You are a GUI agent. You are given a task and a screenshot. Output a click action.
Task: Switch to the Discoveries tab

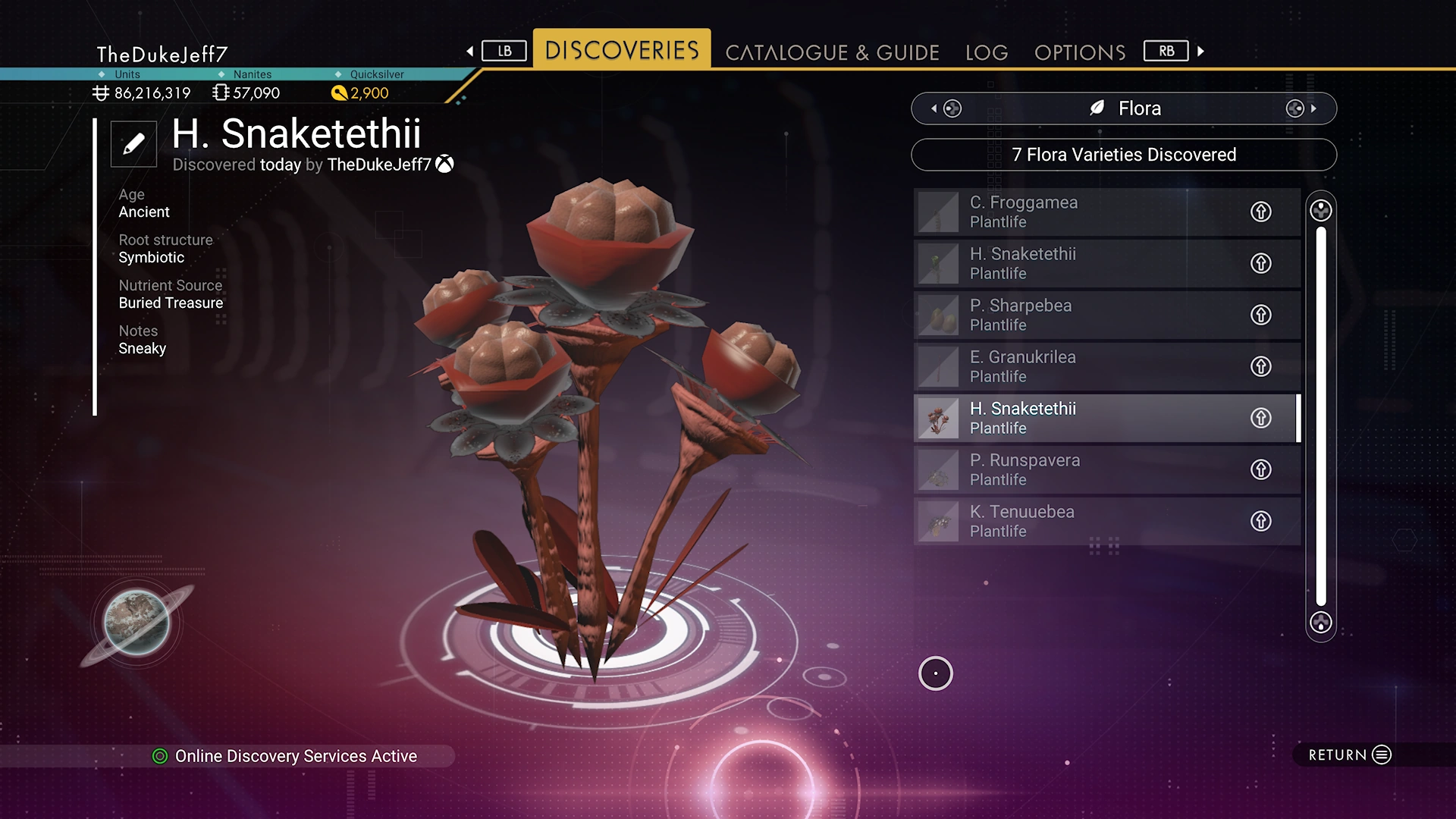[x=621, y=50]
